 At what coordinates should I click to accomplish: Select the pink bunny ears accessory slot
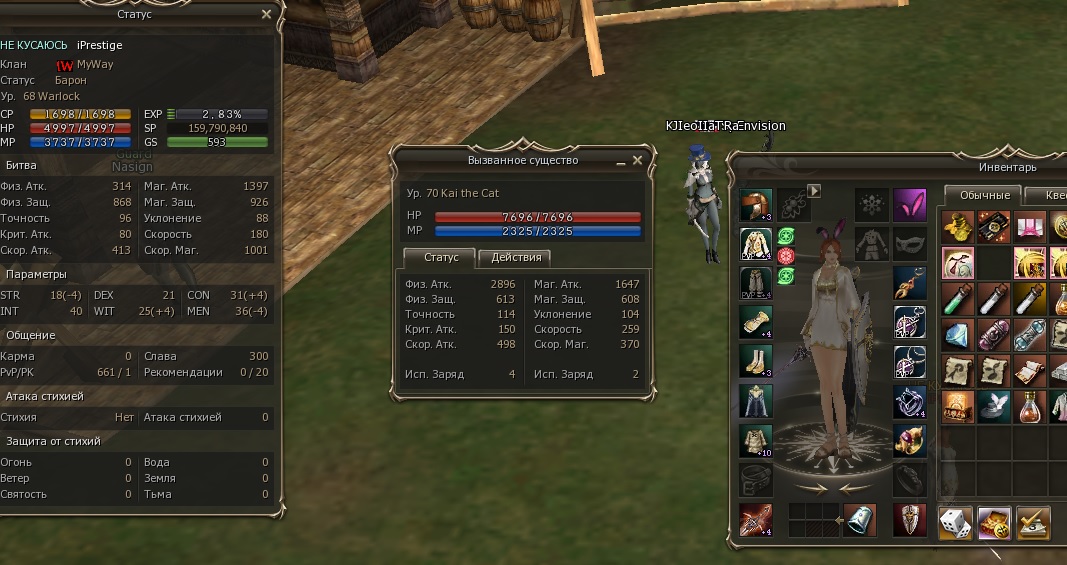click(x=909, y=204)
